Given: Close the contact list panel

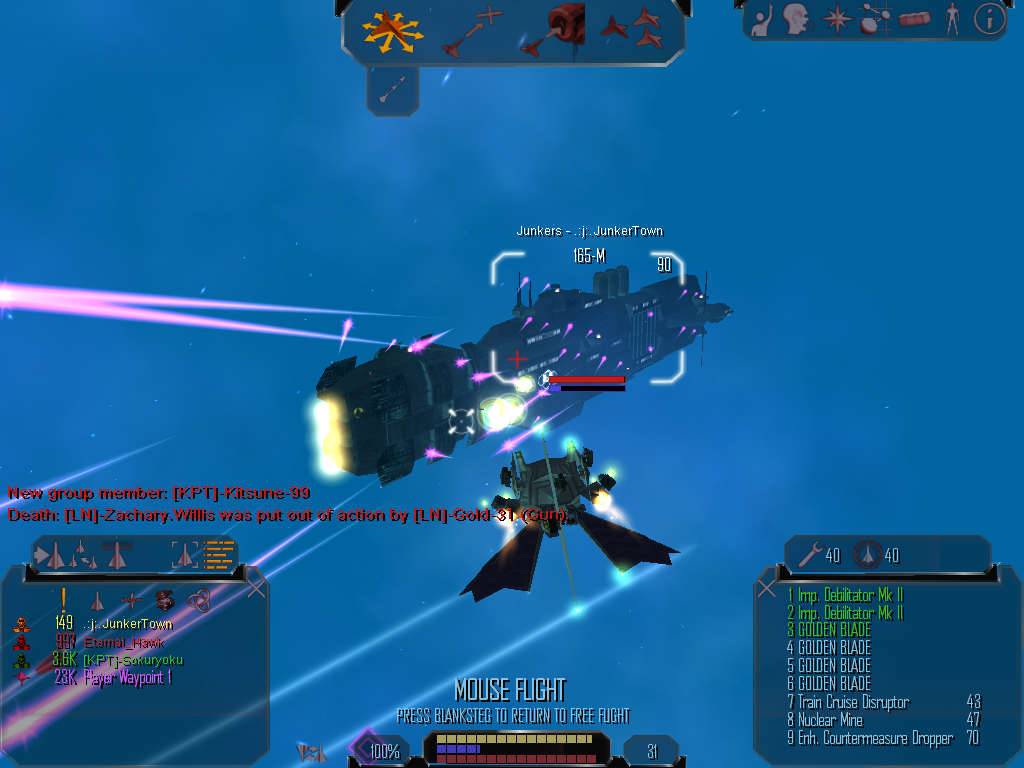Looking at the screenshot, I should (x=256, y=589).
